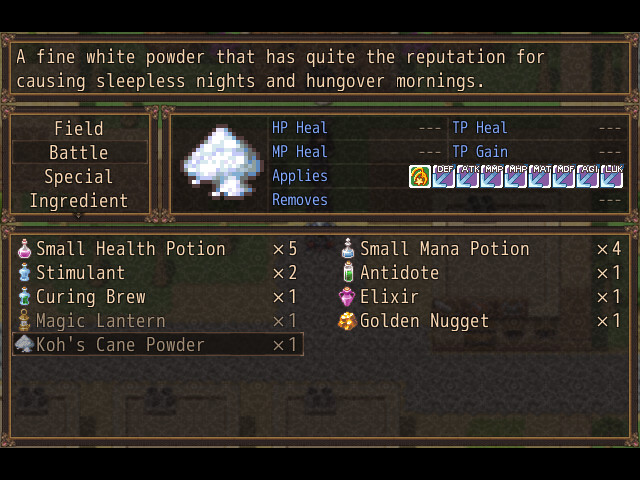Screen dimensions: 640x480
Task: Pick the Golden Nugget item
Action: (424, 321)
